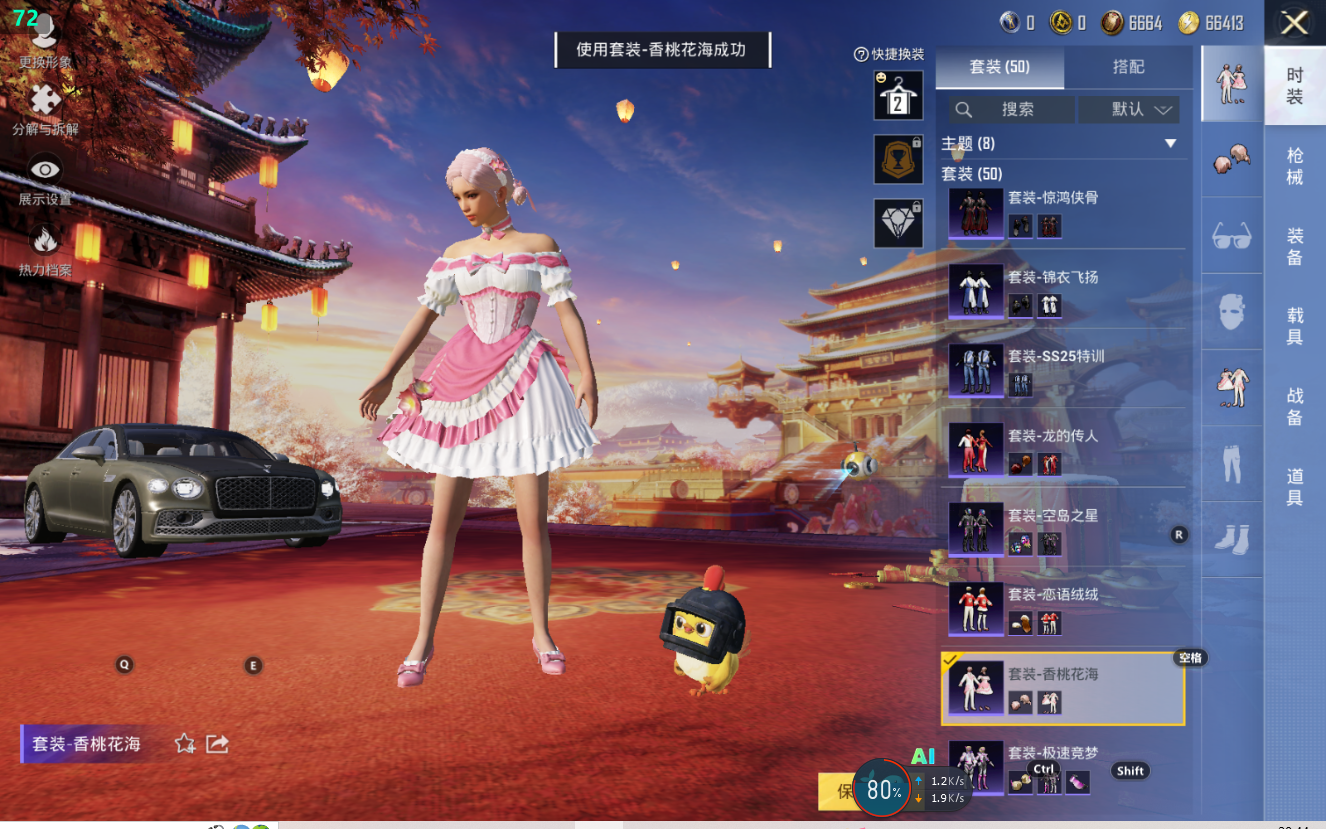Screen dimensions: 1326x829
Task: Switch to the 搭配 tab
Action: (1128, 67)
